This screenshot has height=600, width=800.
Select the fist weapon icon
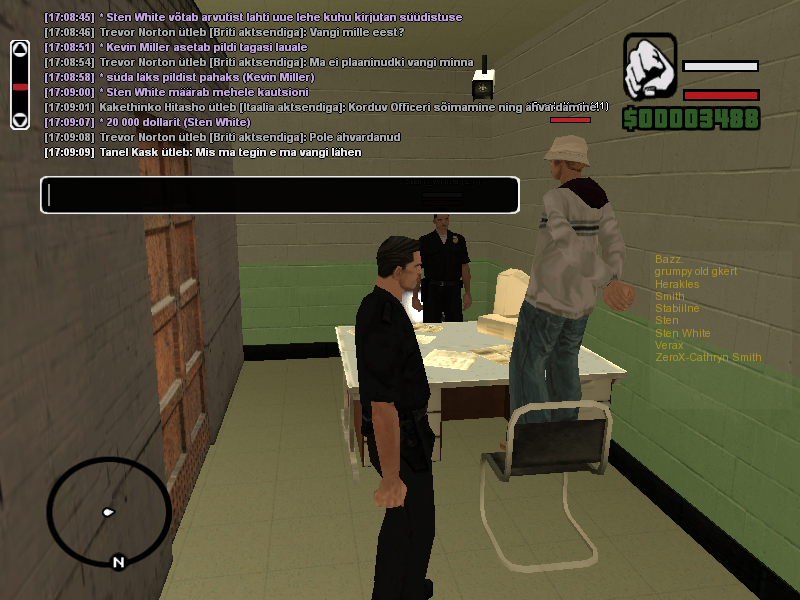pos(650,68)
